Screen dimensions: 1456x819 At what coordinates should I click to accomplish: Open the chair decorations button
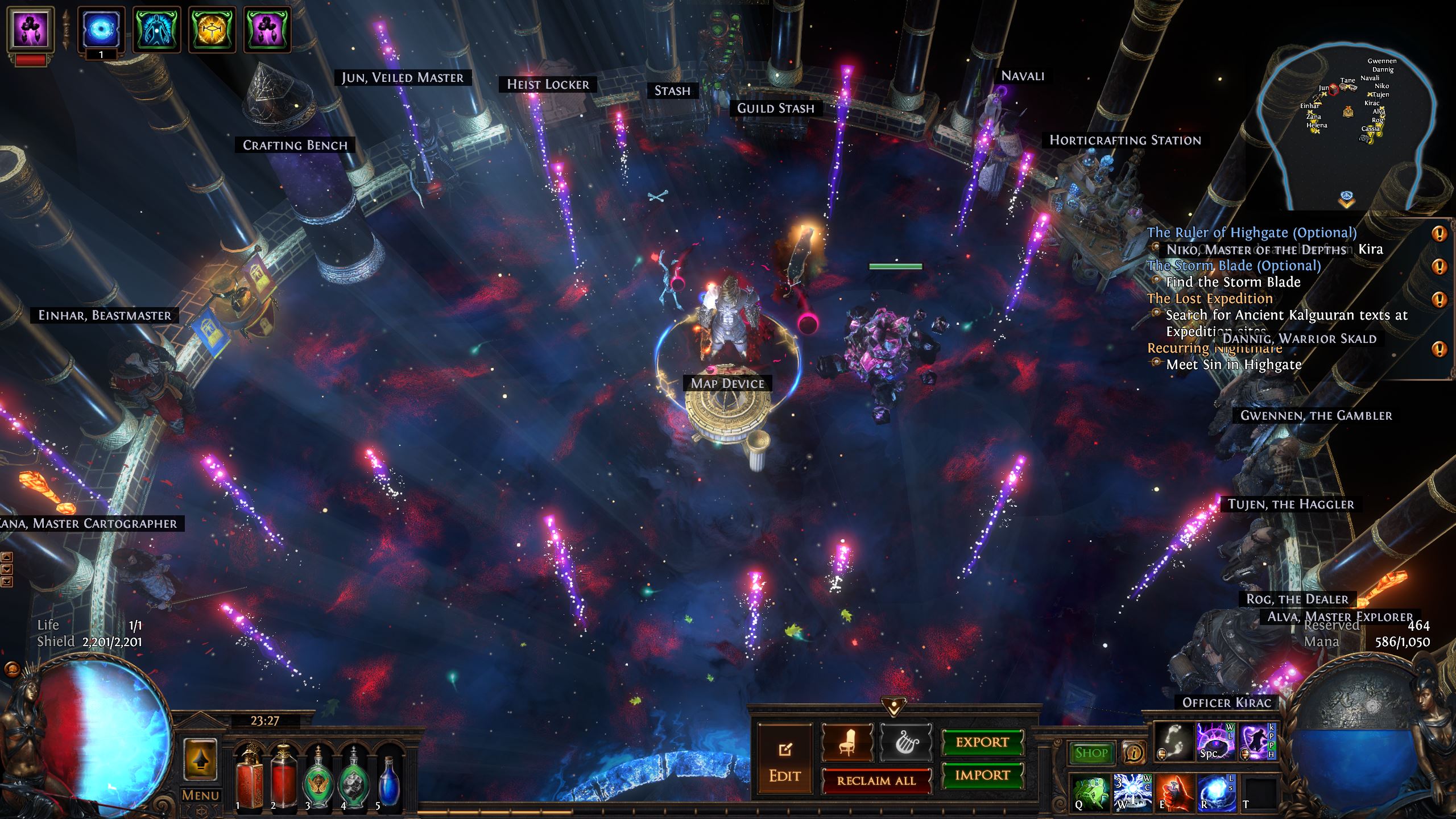(847, 742)
